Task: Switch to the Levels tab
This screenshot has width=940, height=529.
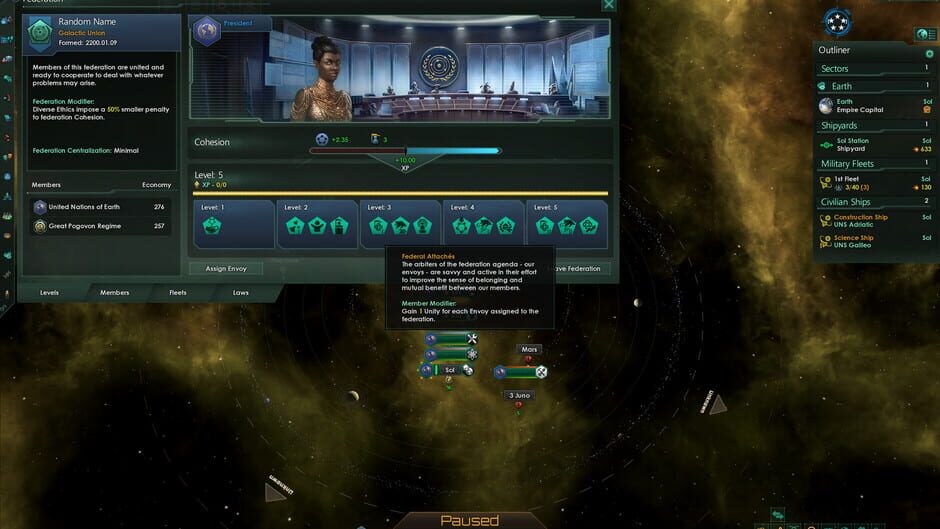Action: tap(50, 293)
